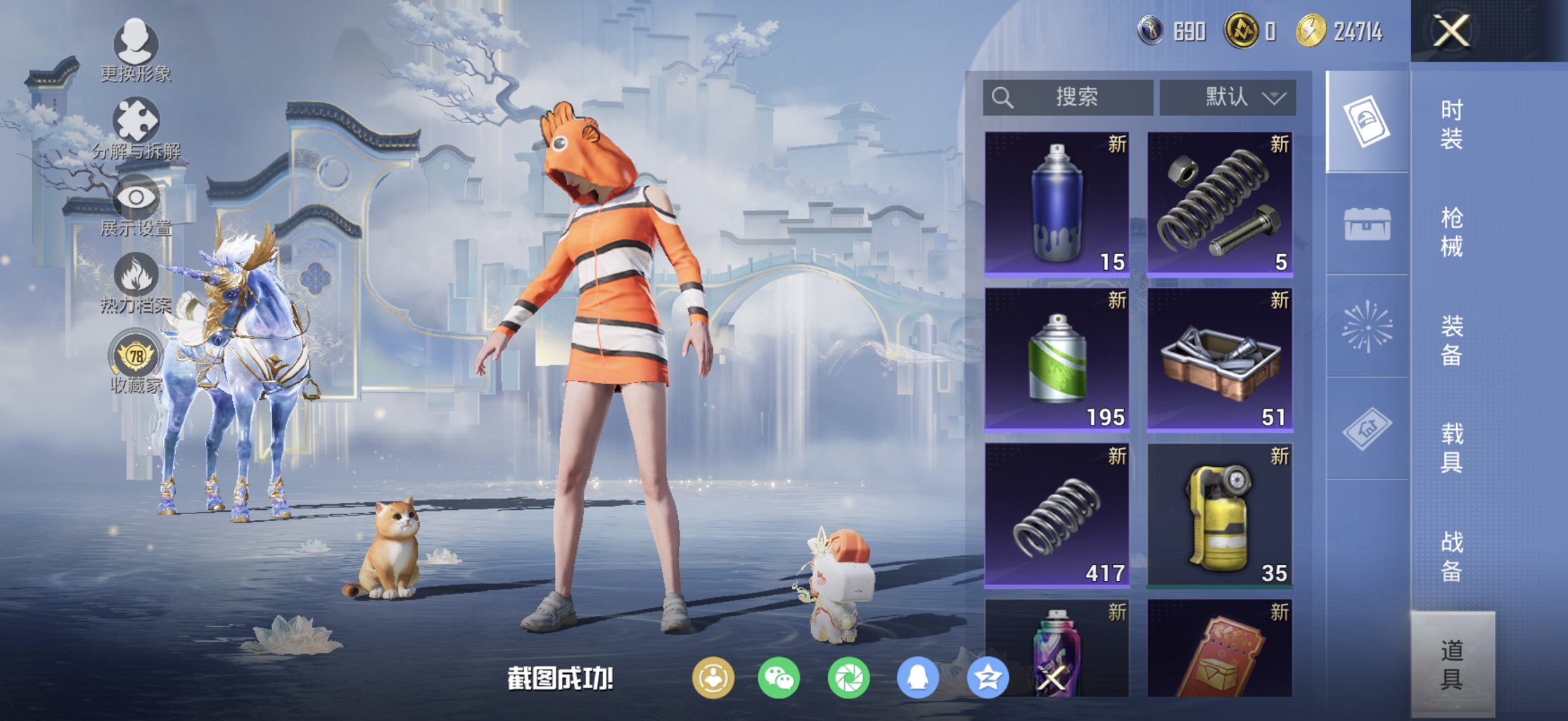Share screenshot via green WeChat icon
The image size is (1568, 721).
pos(778,678)
